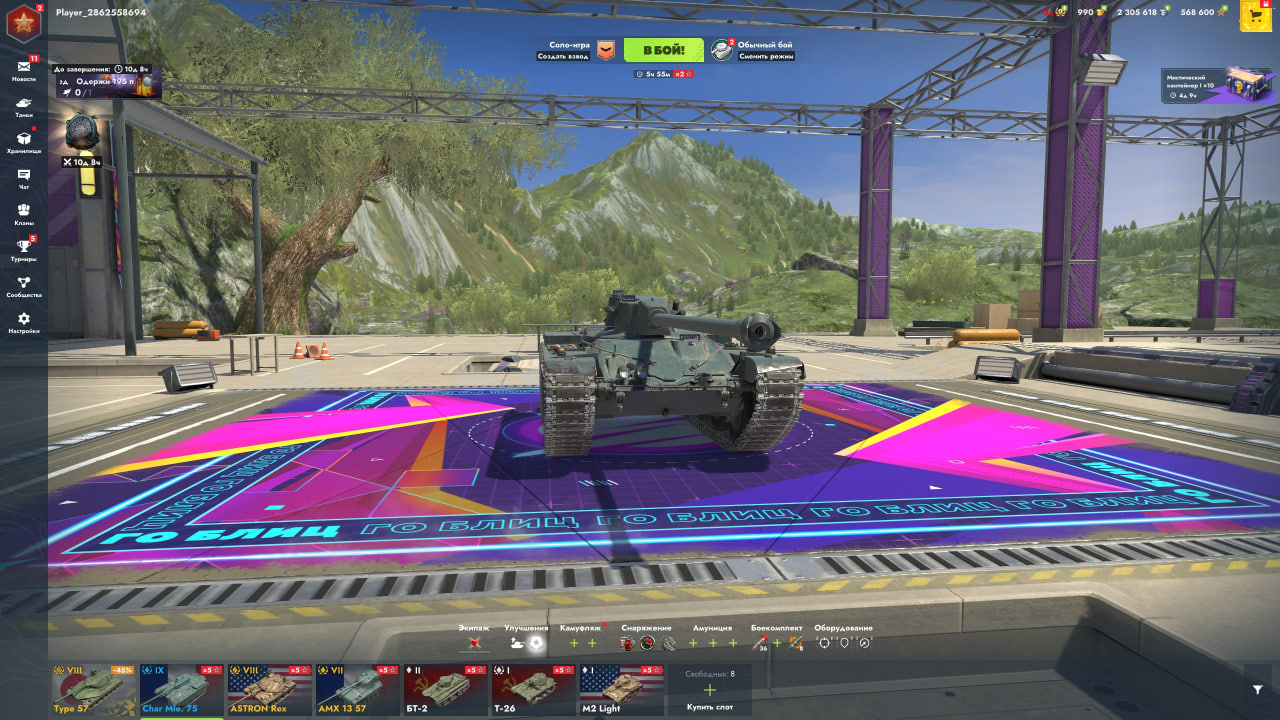Open the Танки section

(x=23, y=106)
